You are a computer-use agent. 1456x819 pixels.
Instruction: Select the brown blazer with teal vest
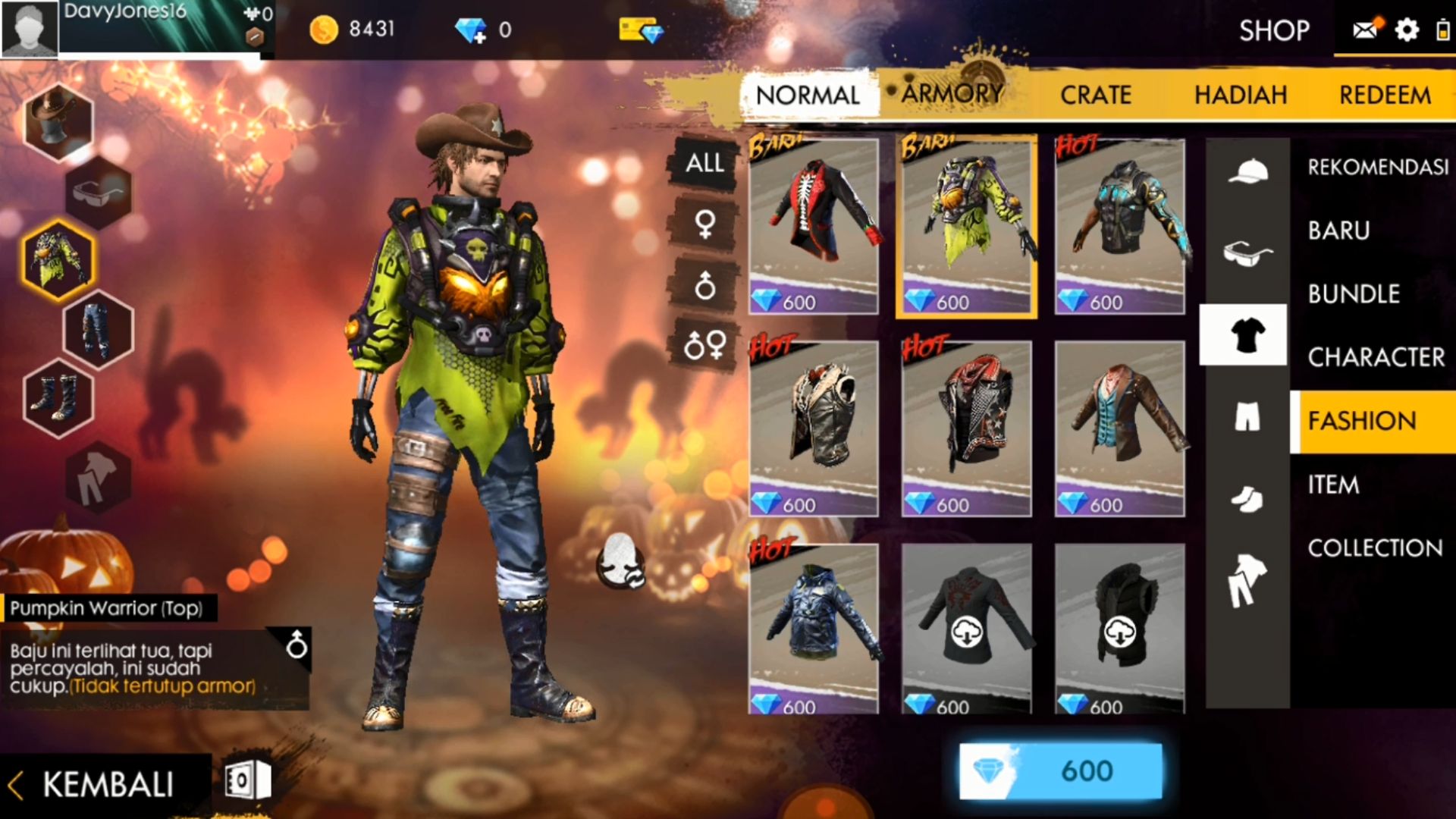(x=1119, y=428)
